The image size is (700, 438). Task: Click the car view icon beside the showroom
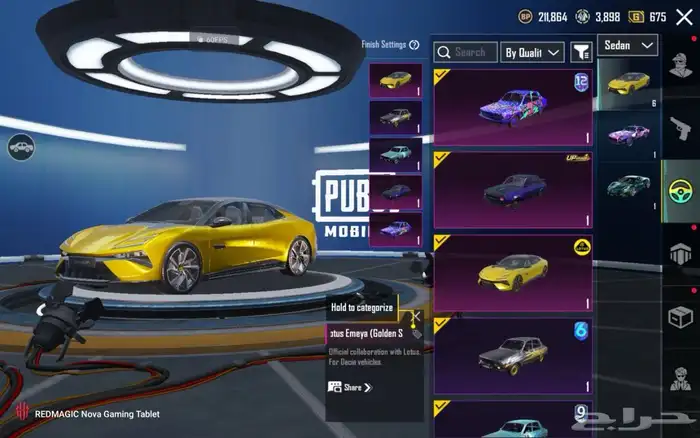coord(20,149)
